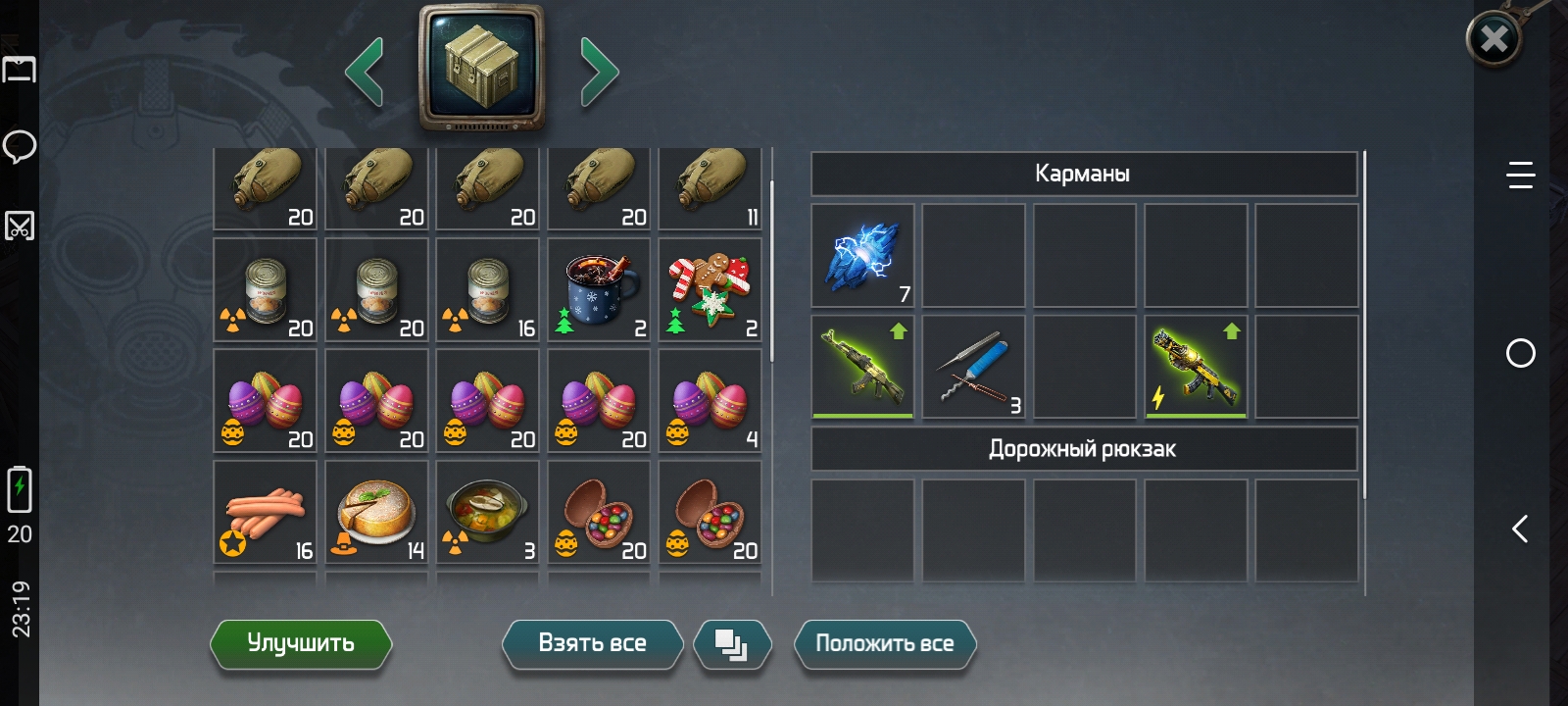Pick the sausages stack of 16

pyautogui.click(x=266, y=513)
